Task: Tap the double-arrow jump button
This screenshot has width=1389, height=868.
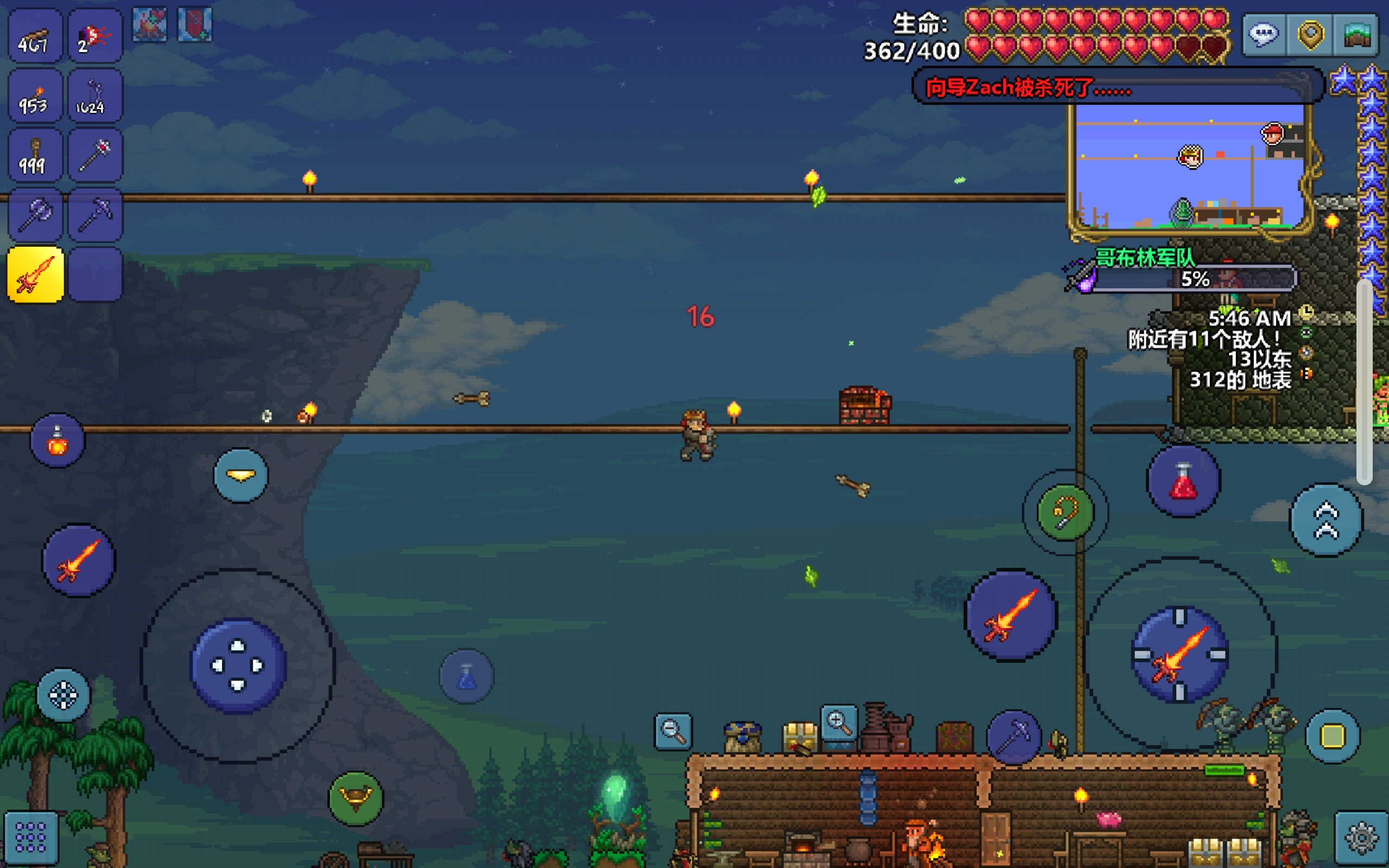Action: point(1327,520)
